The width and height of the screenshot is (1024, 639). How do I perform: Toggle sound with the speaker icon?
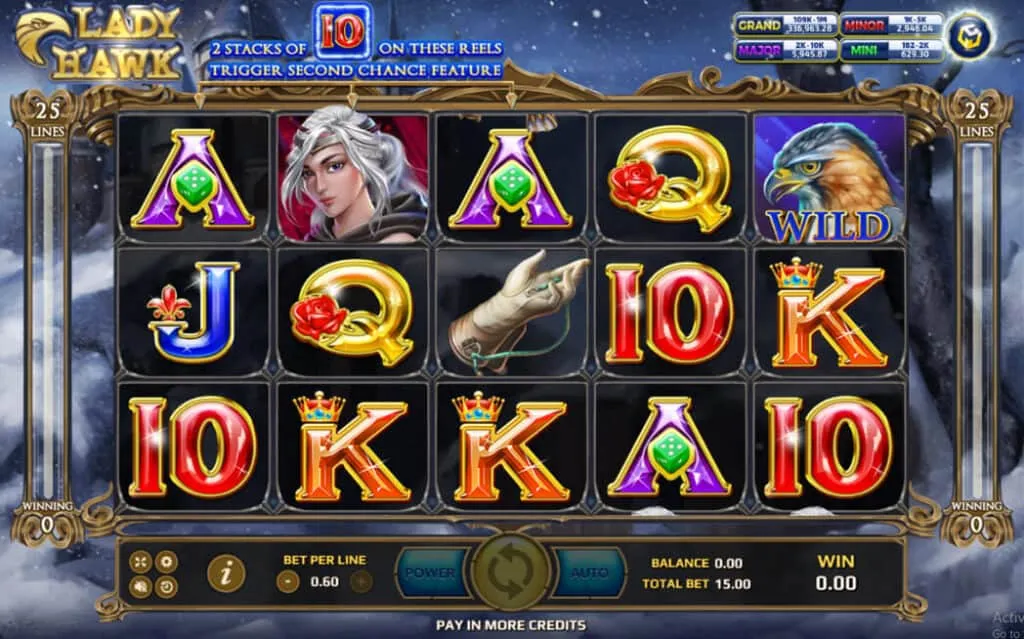coord(140,587)
